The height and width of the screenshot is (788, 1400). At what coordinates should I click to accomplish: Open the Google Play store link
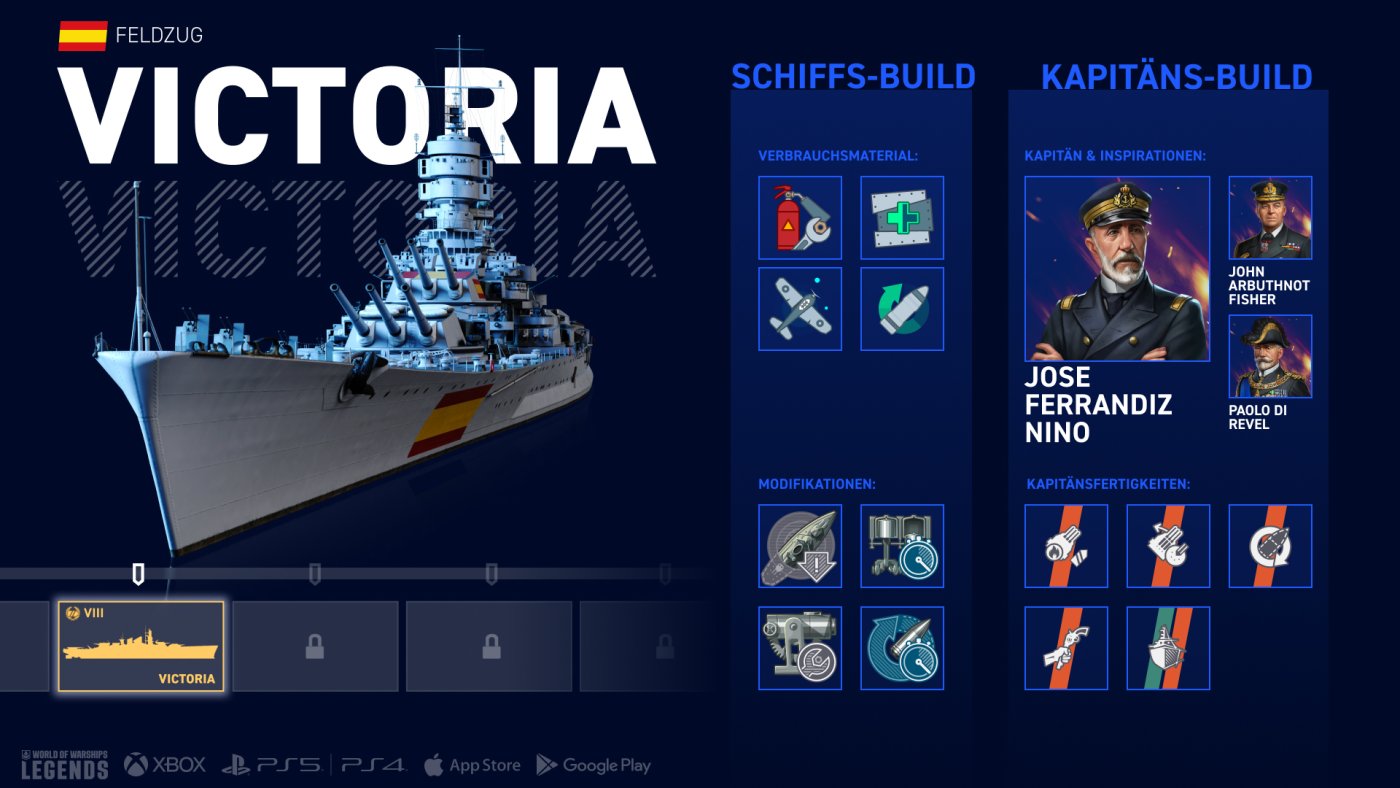pos(594,765)
